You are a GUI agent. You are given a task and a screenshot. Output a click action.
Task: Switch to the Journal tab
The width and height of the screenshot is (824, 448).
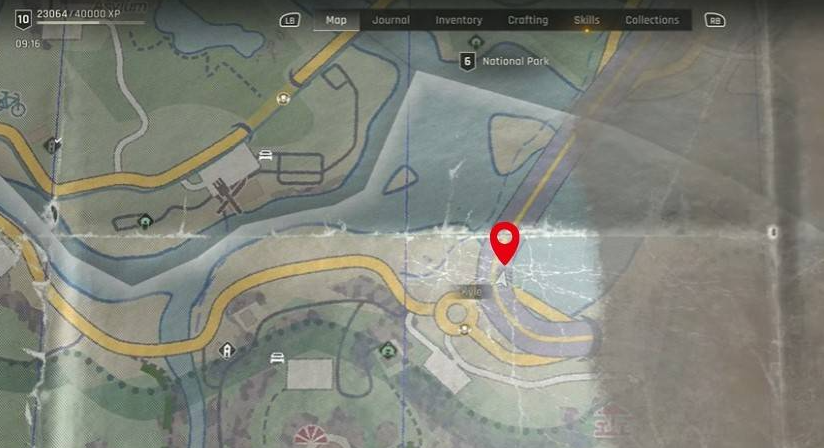tap(390, 20)
